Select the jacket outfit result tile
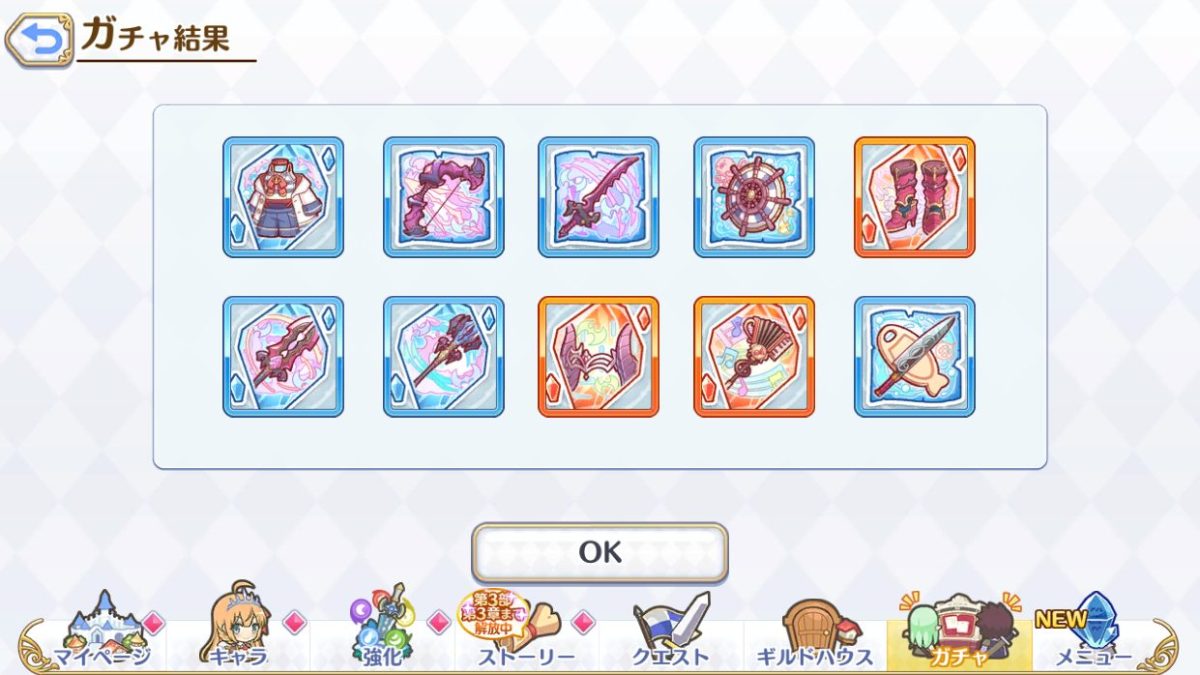 (283, 197)
